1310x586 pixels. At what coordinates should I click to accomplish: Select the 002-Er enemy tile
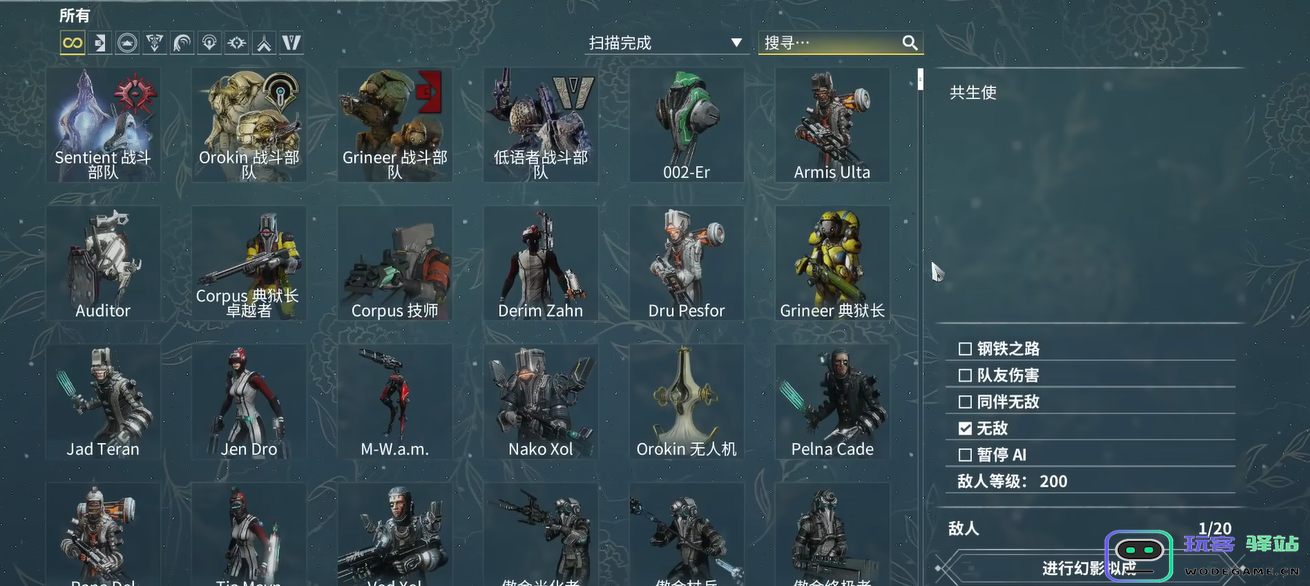687,125
